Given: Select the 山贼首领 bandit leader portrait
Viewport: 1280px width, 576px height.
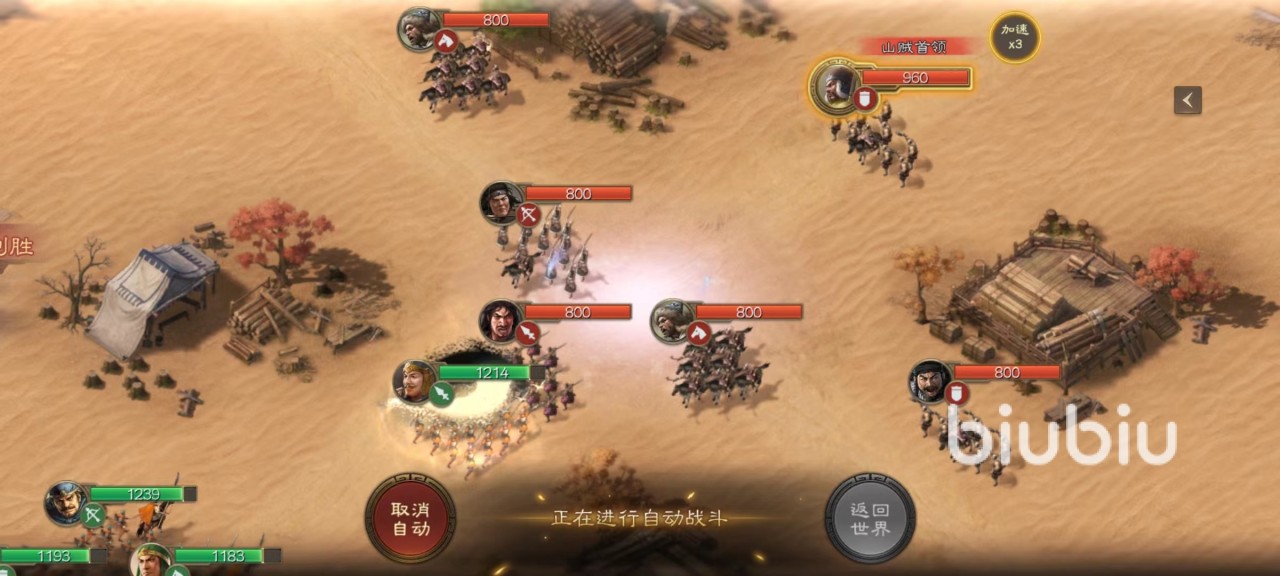Looking at the screenshot, I should (x=834, y=84).
